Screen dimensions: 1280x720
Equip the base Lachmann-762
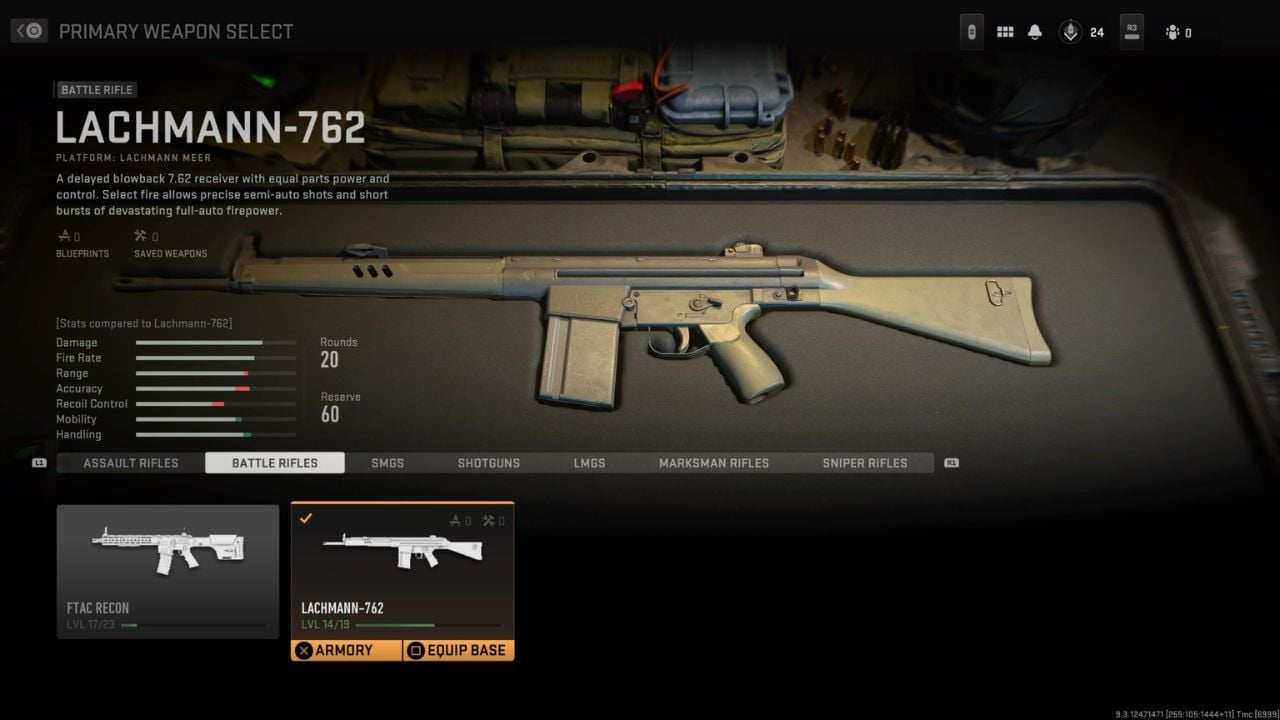(458, 650)
